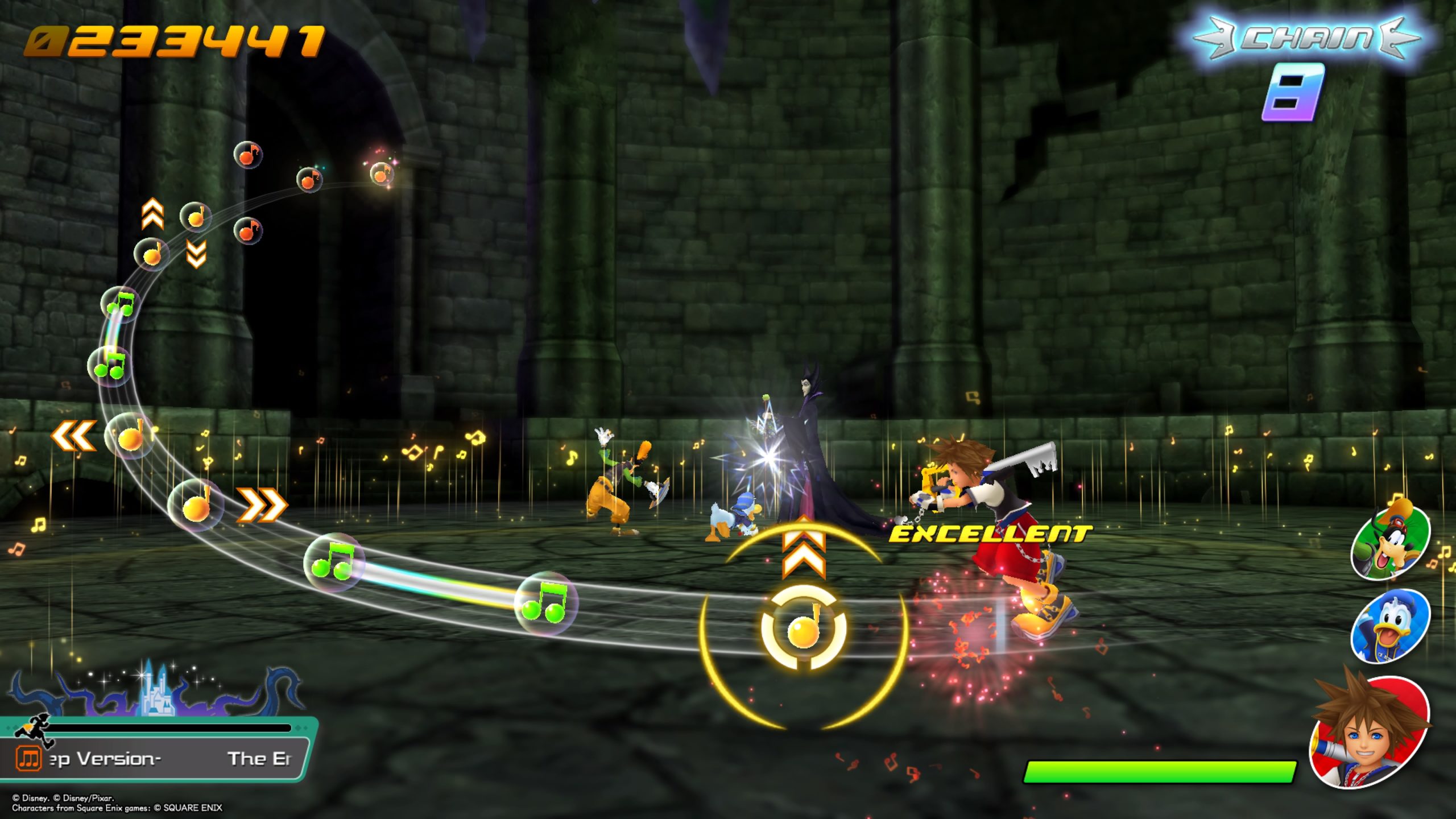Click the orange music note song icon
This screenshot has width=1456, height=819.
coord(28,758)
